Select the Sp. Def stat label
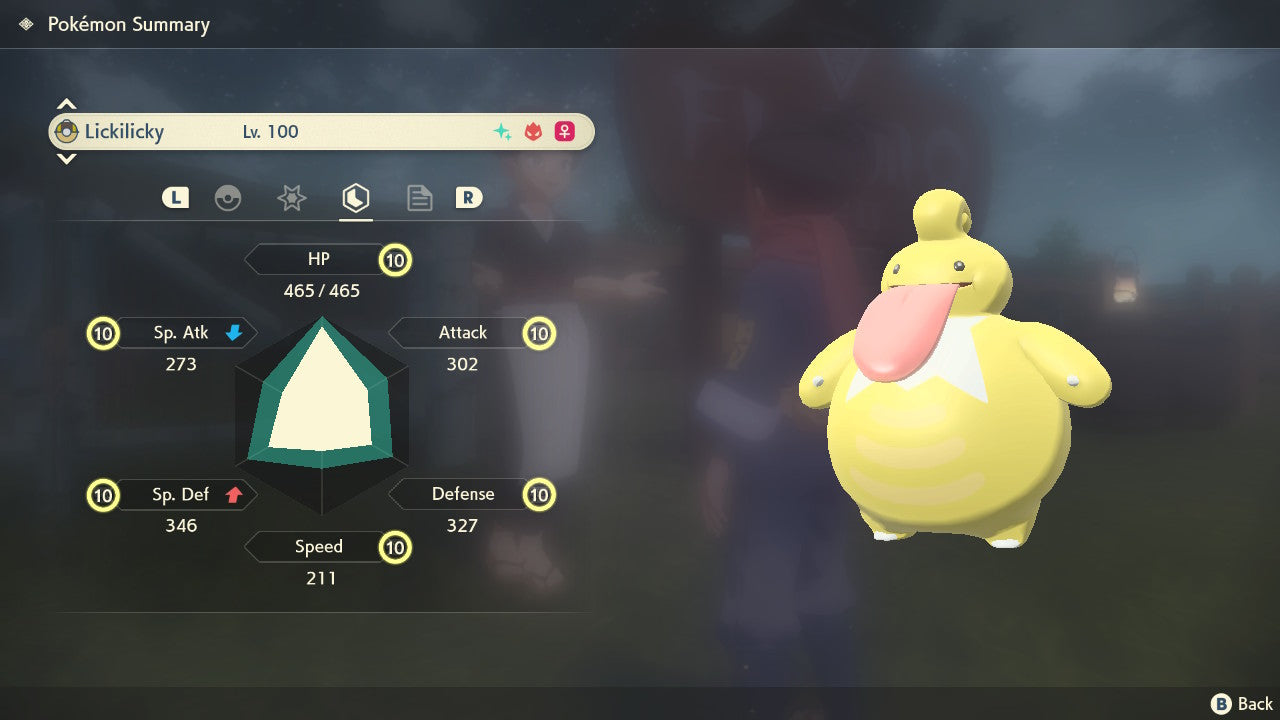The image size is (1280, 720). click(x=180, y=494)
